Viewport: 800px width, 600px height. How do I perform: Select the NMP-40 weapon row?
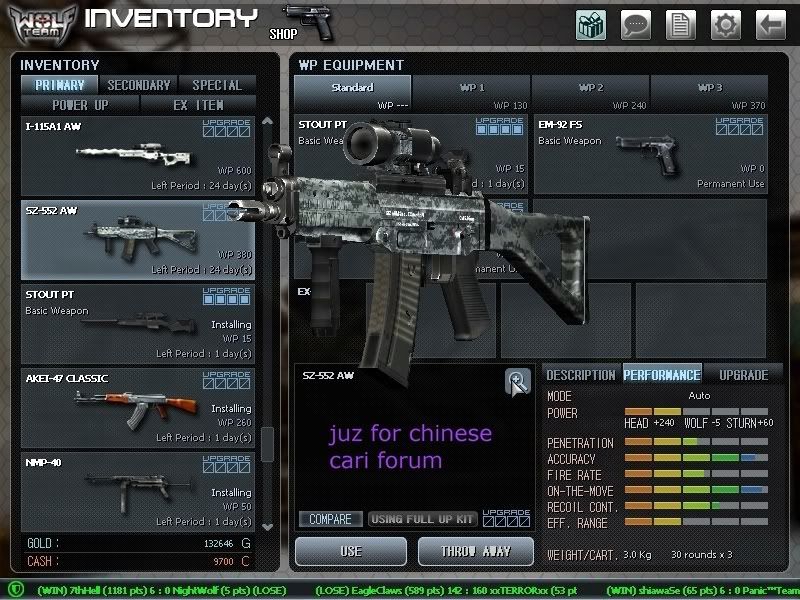138,491
